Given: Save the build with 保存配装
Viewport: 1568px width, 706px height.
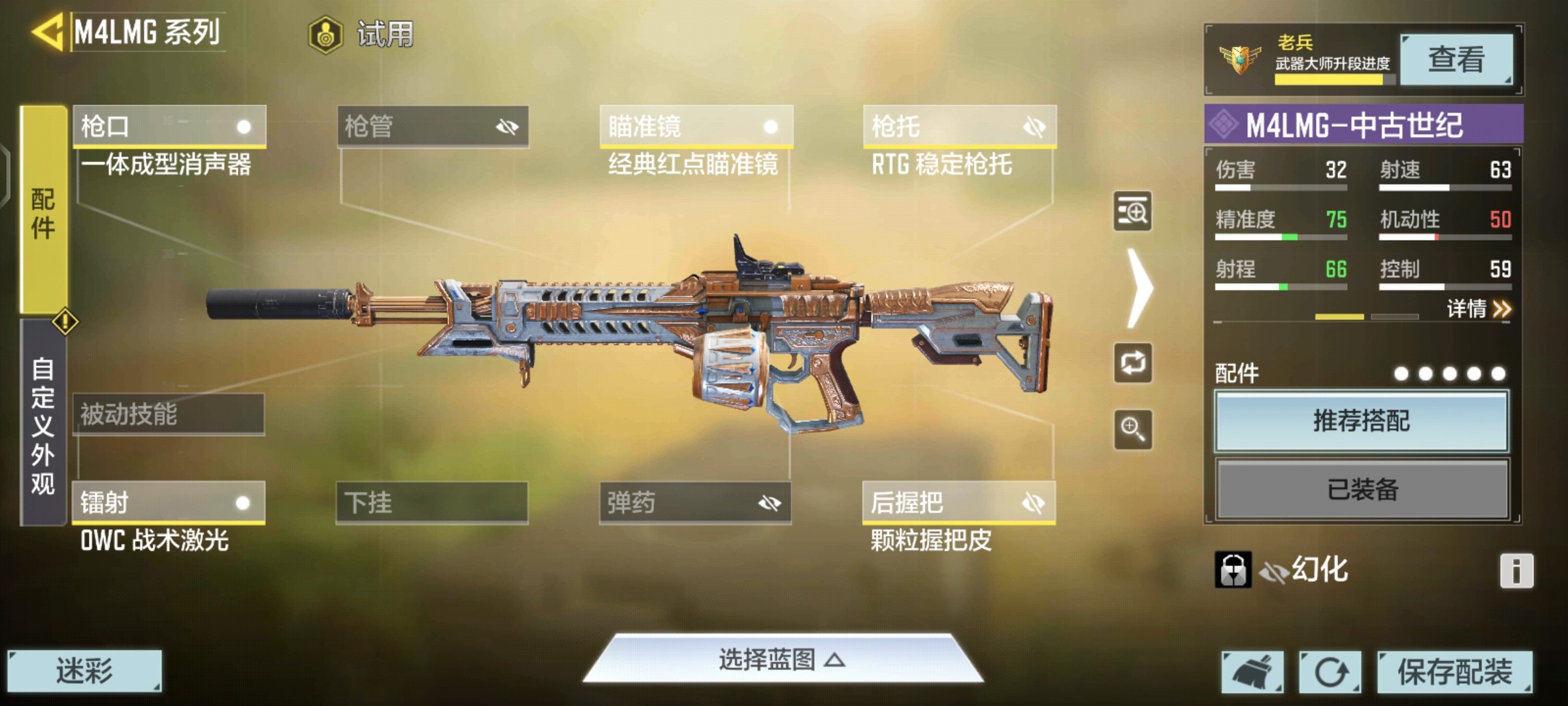Looking at the screenshot, I should 1454,672.
